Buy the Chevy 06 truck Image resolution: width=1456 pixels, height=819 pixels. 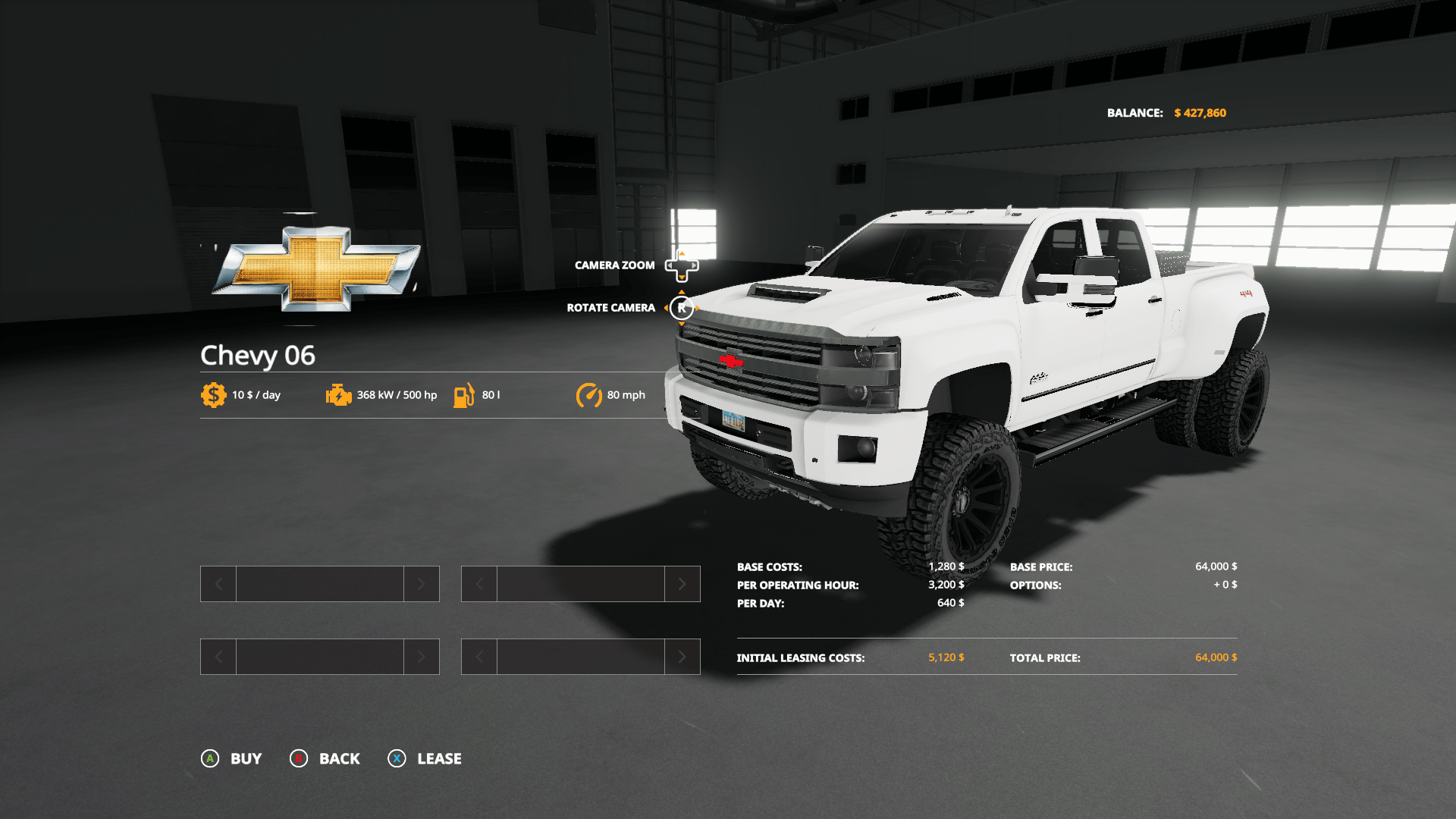pyautogui.click(x=231, y=758)
